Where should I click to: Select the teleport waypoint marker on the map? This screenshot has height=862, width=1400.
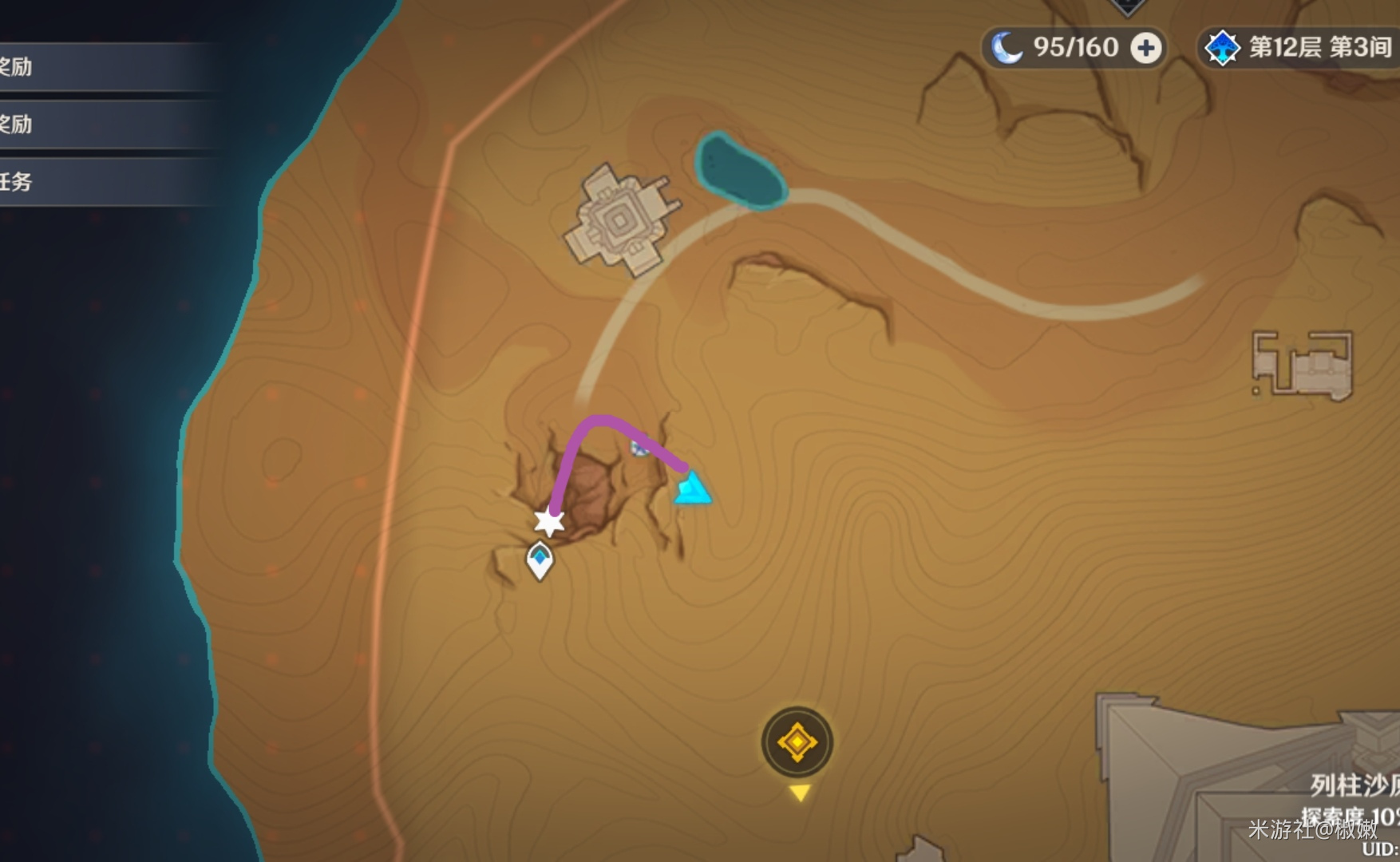(540, 560)
